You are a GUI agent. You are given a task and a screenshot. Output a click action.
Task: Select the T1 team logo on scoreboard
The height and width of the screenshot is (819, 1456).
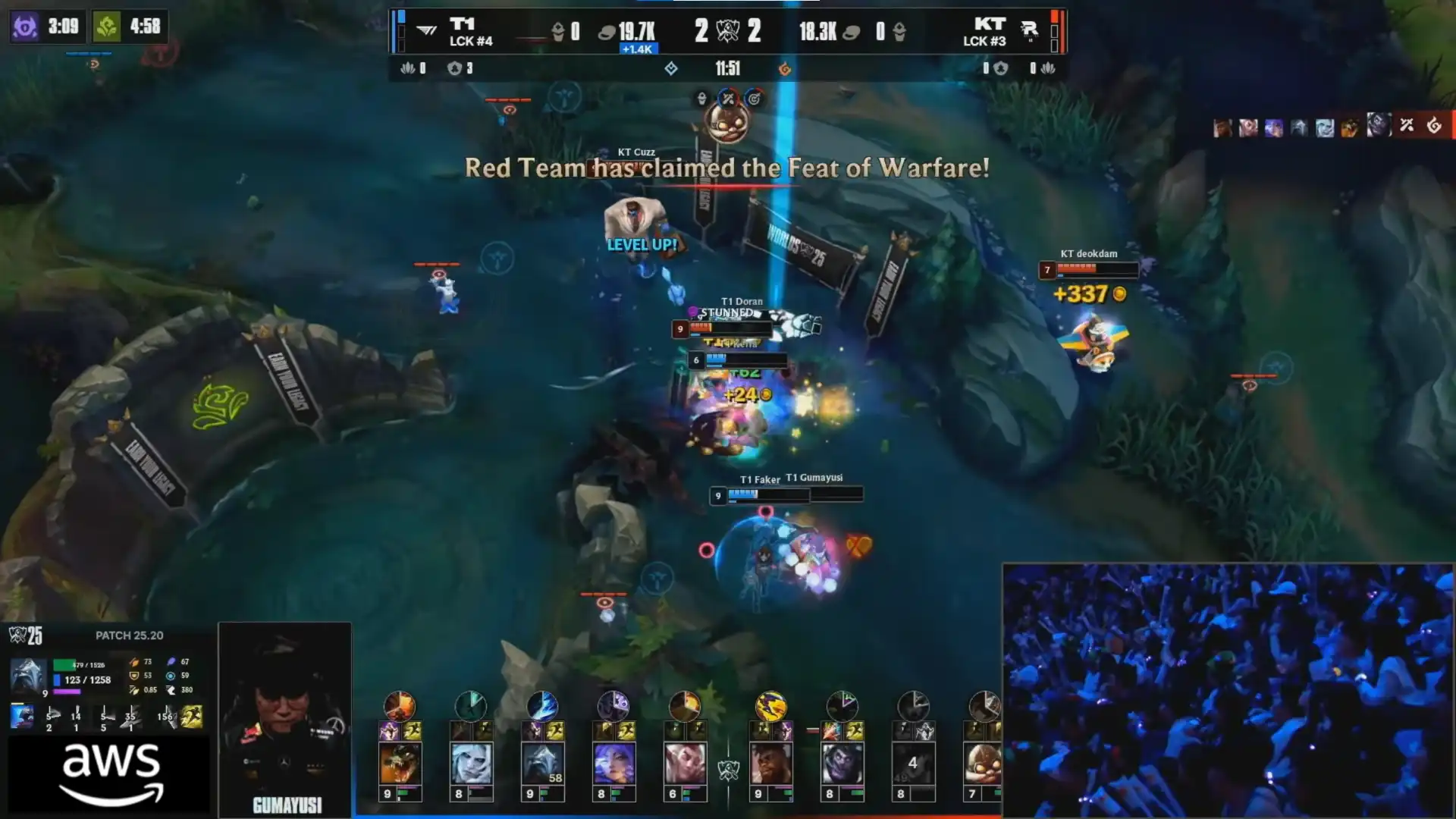(427, 30)
